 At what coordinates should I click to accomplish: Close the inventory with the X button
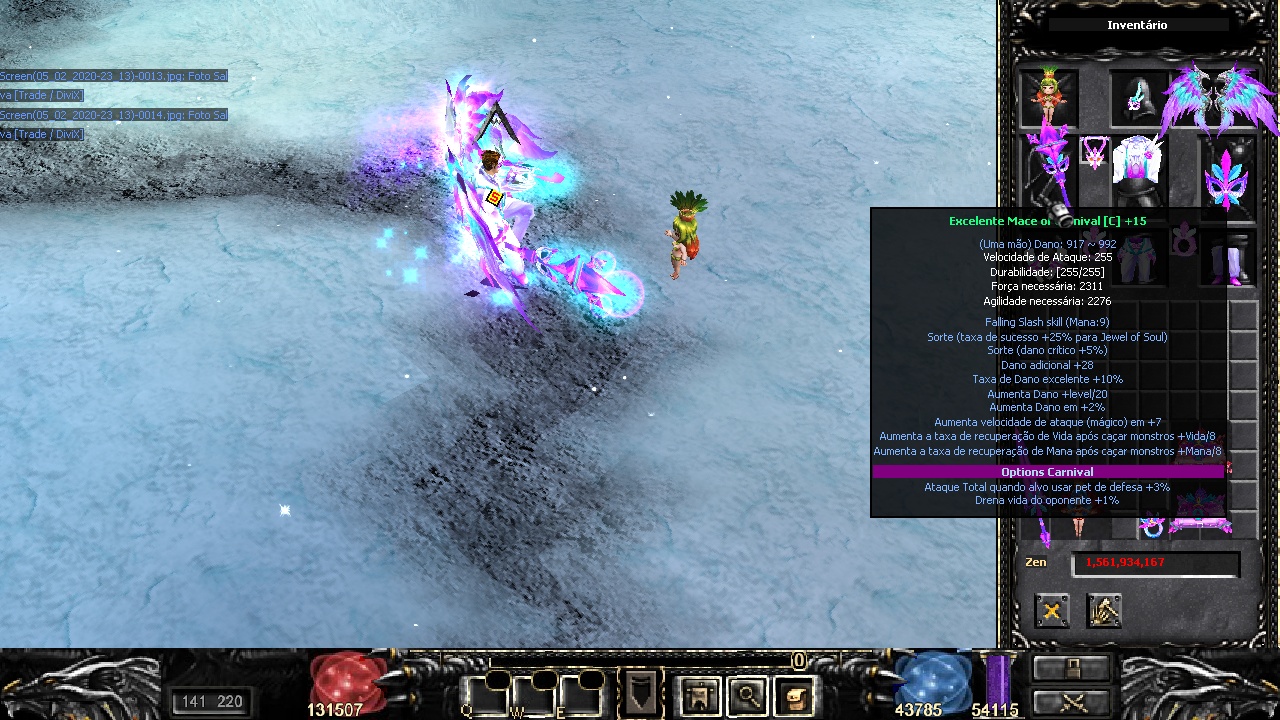1051,610
